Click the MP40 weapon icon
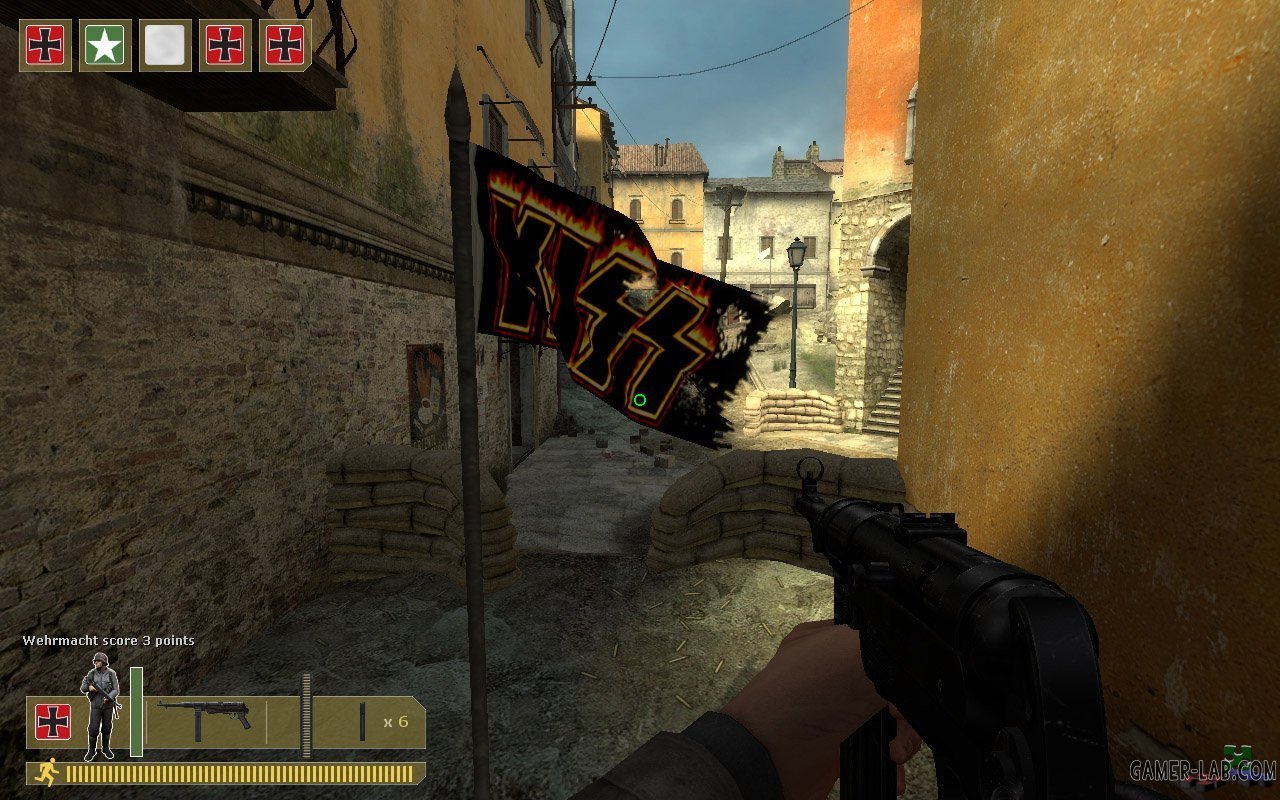The width and height of the screenshot is (1280, 800). point(204,718)
